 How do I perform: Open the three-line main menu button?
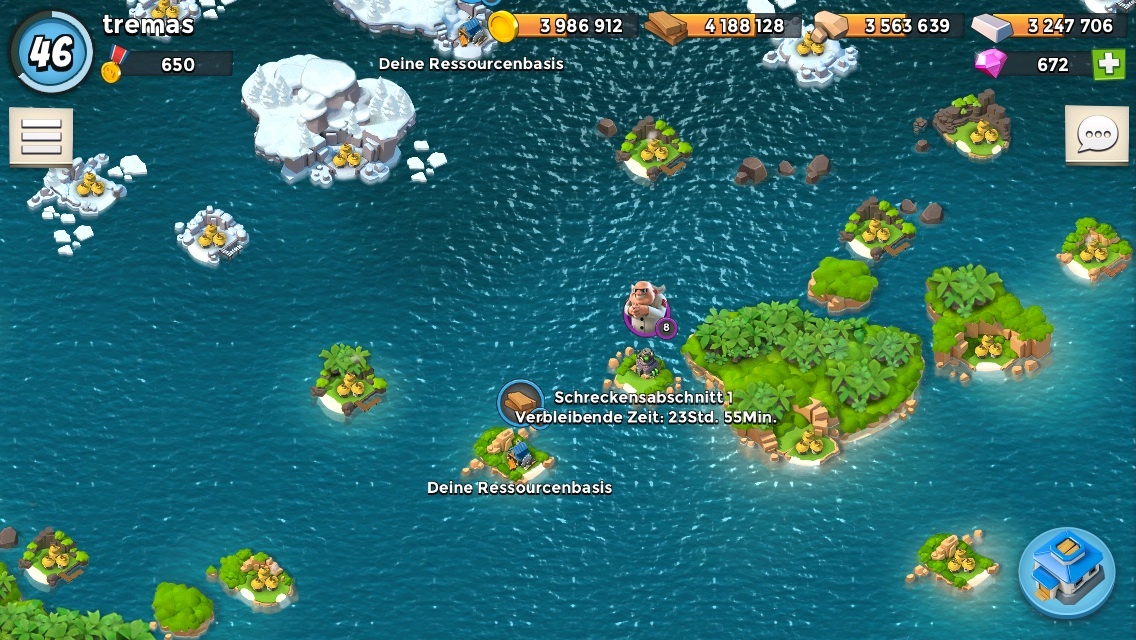(x=41, y=136)
